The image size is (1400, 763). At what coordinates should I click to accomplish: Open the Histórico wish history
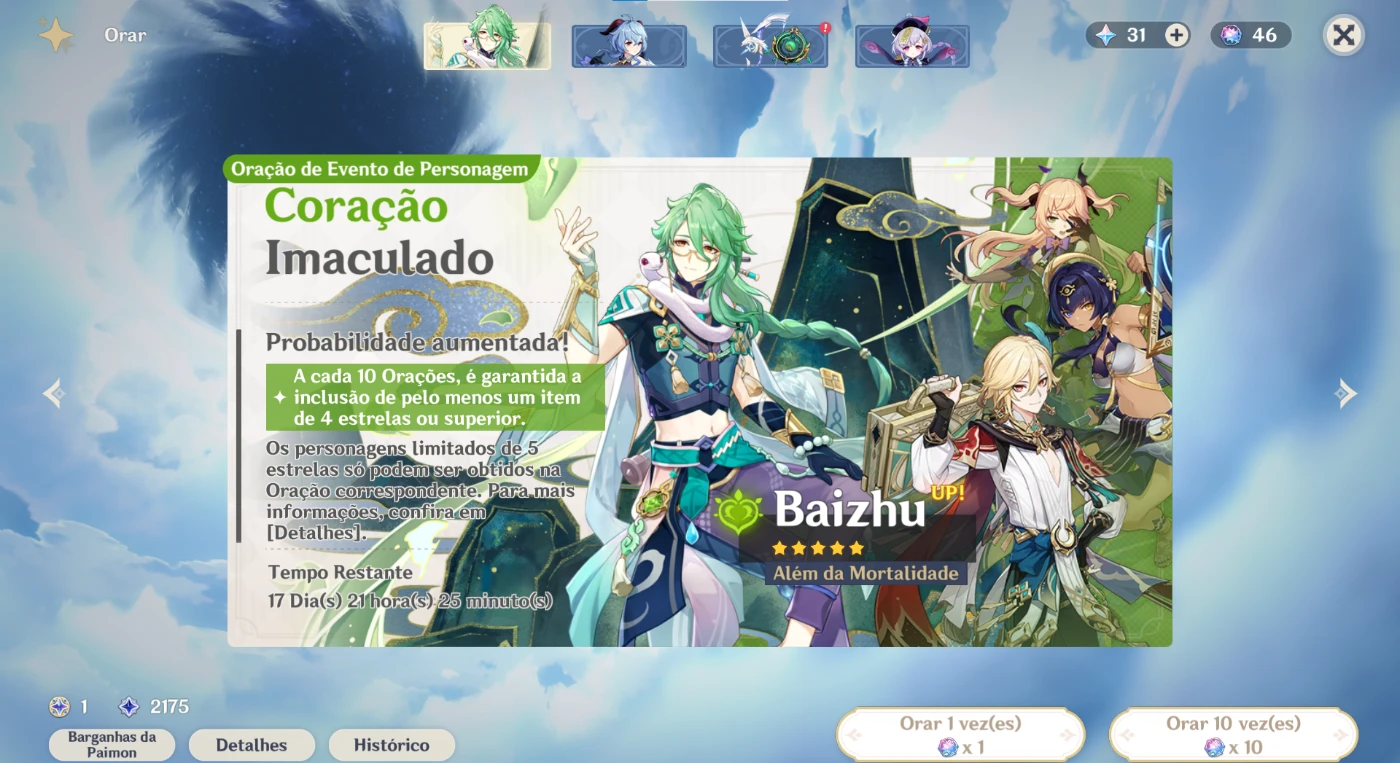tap(392, 745)
